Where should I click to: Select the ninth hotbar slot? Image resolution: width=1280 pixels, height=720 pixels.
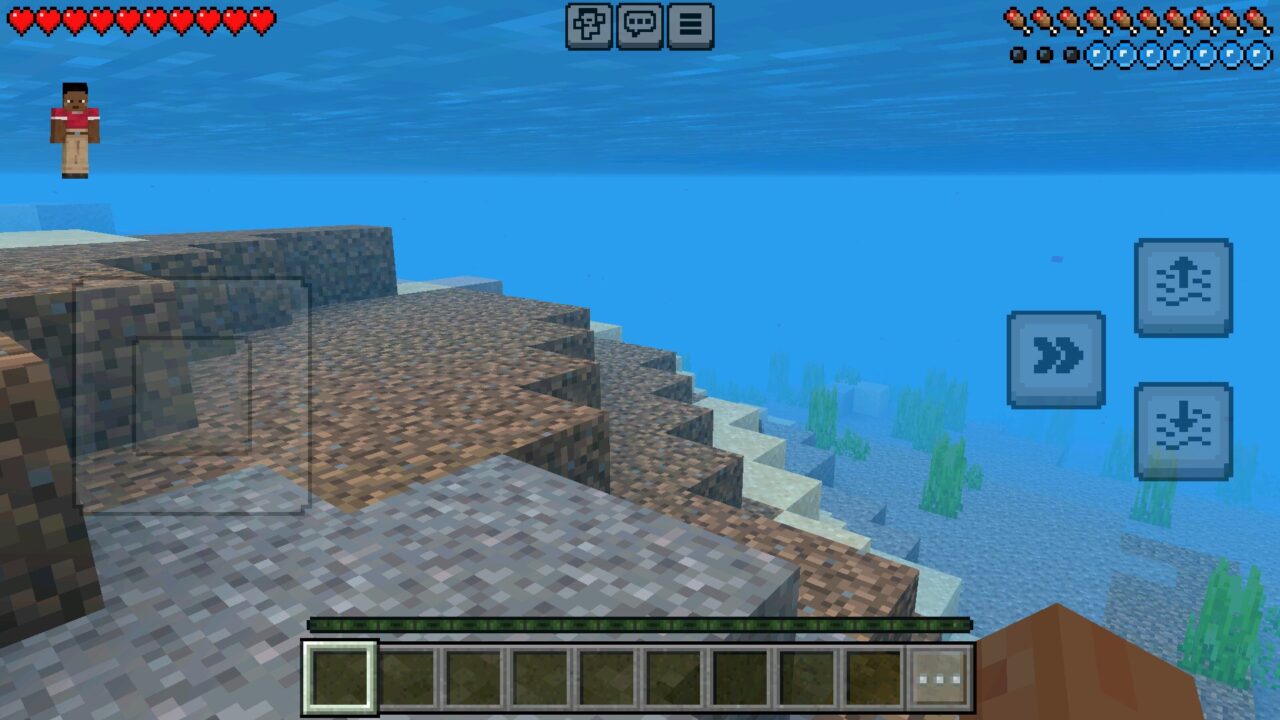(874, 675)
